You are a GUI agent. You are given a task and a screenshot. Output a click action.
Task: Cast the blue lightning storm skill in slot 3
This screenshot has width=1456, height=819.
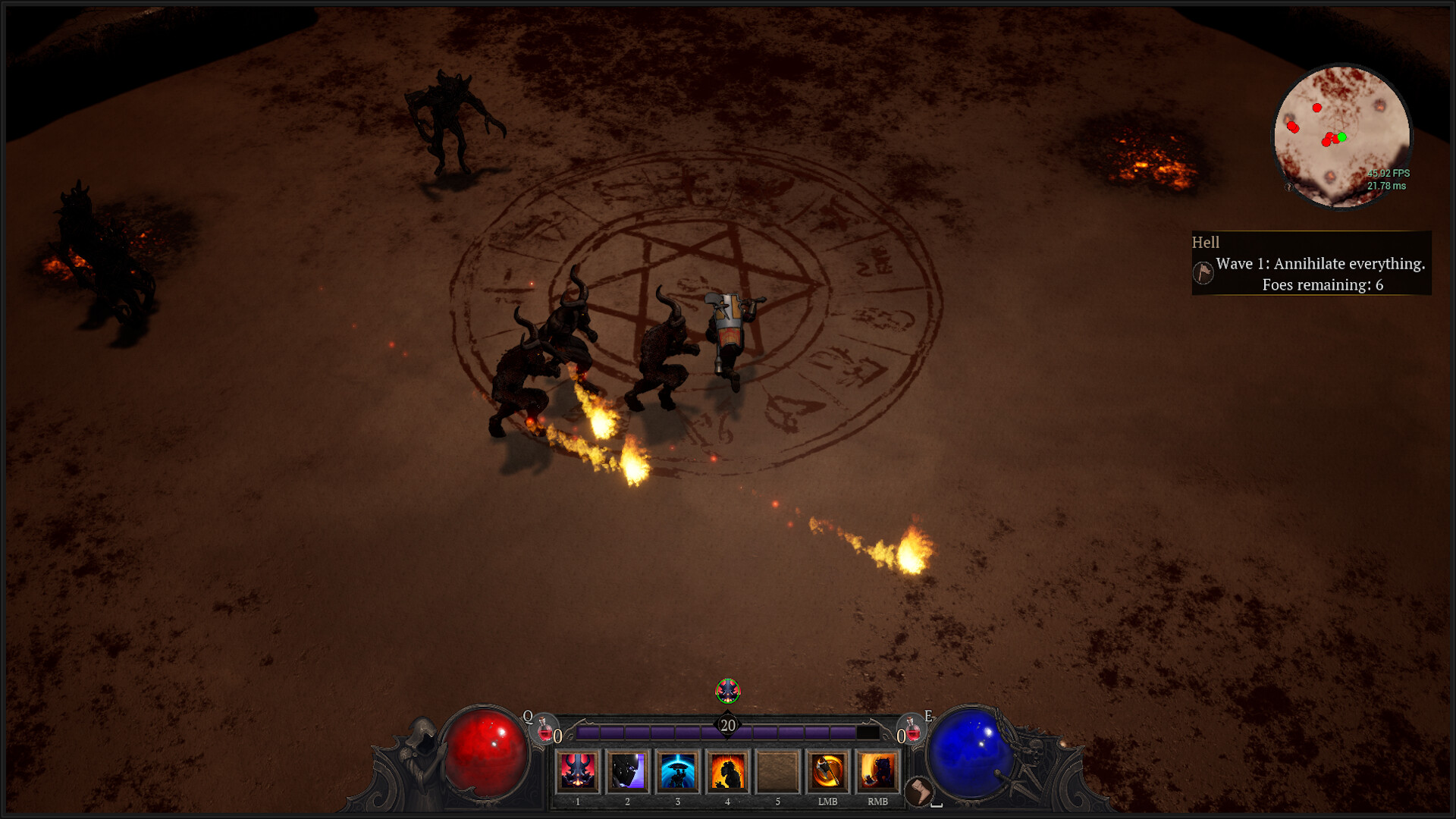[677, 772]
